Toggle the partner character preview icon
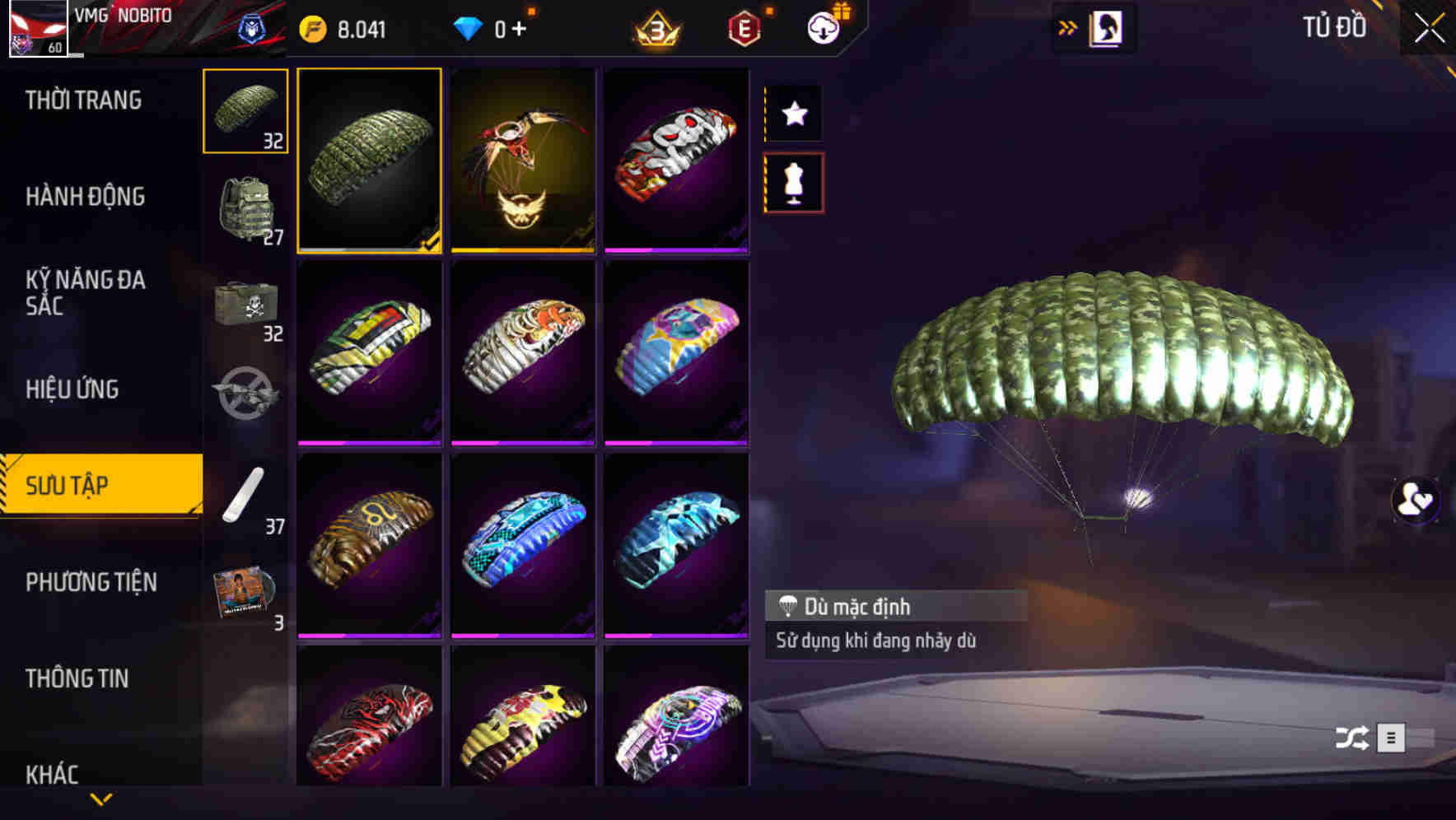The image size is (1456, 820). tap(1414, 502)
